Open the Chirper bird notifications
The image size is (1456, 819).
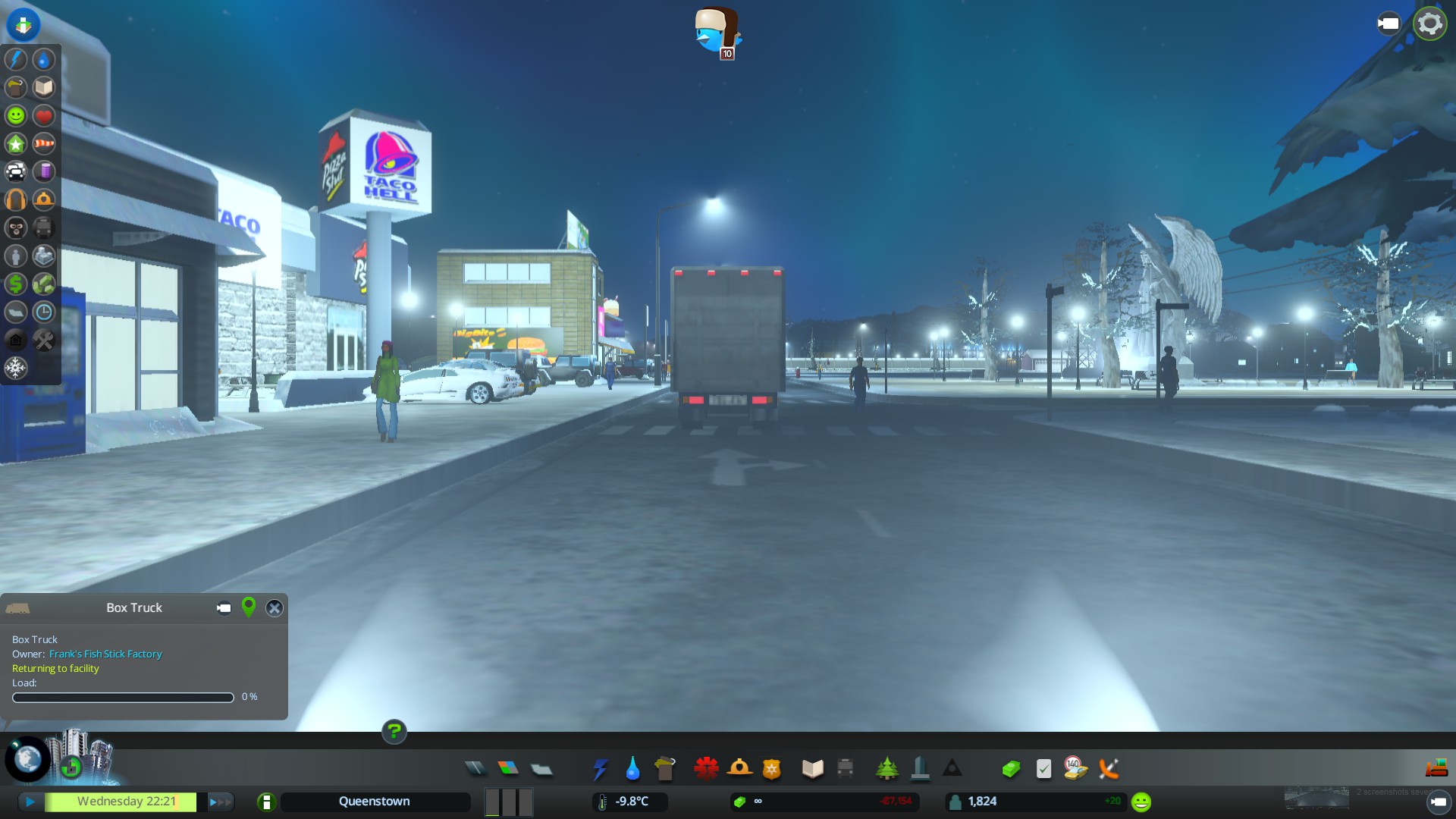point(717,32)
